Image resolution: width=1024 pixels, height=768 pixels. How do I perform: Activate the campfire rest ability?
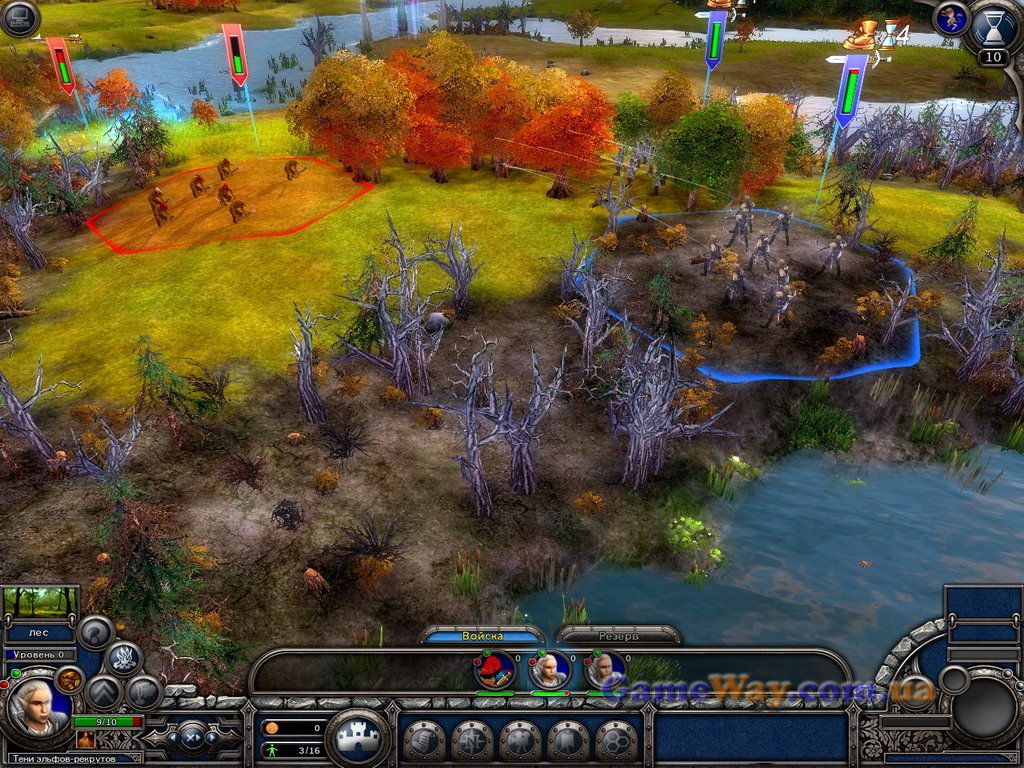[x=123, y=658]
